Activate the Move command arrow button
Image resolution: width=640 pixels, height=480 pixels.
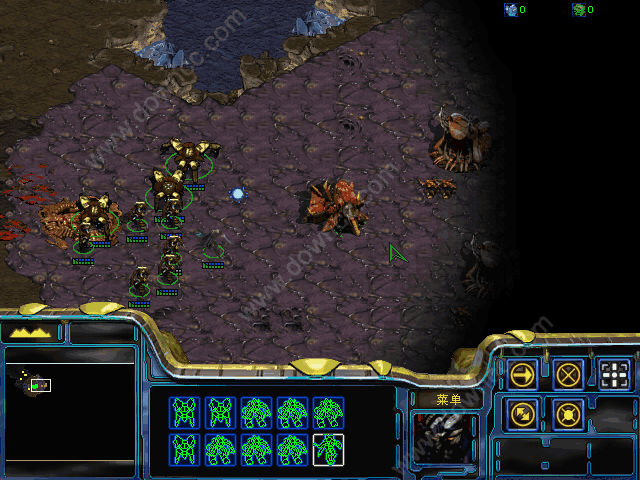click(x=523, y=375)
